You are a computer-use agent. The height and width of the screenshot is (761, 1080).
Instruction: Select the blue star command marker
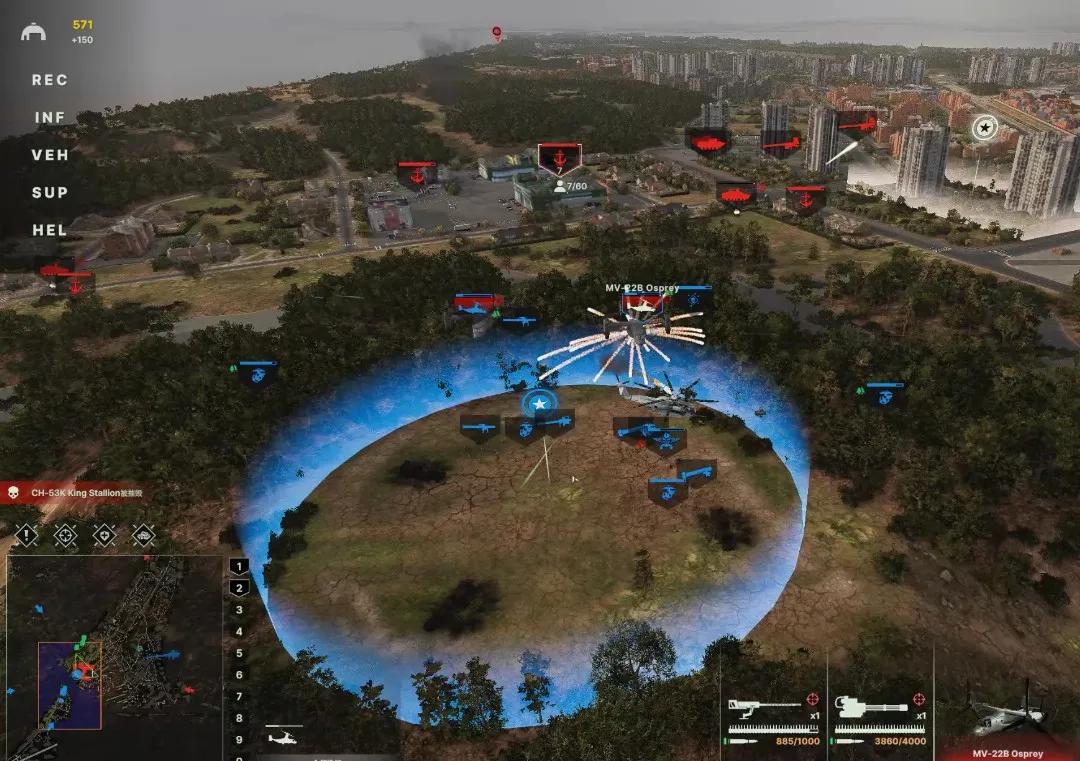click(x=540, y=403)
